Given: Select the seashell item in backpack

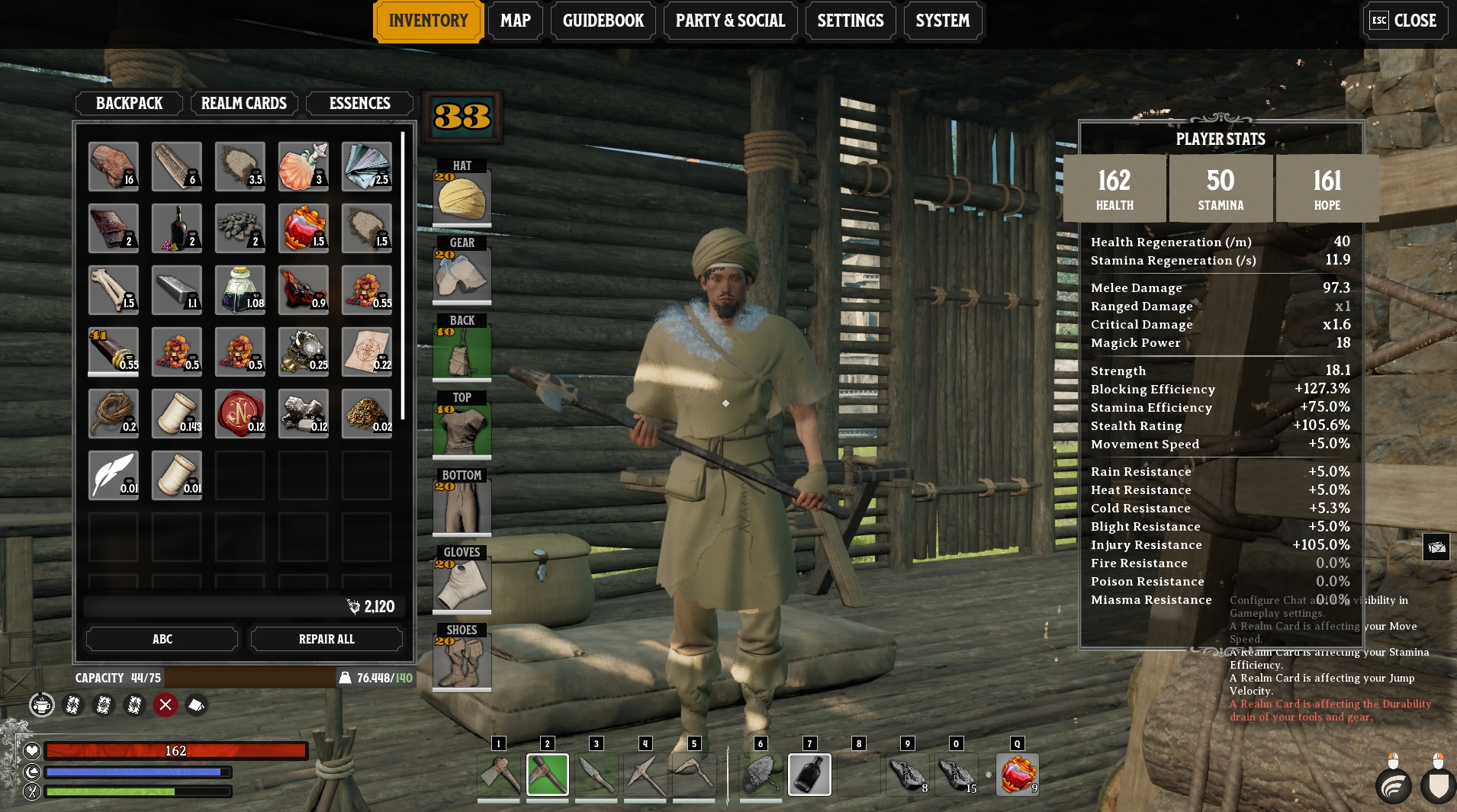Looking at the screenshot, I should point(303,166).
